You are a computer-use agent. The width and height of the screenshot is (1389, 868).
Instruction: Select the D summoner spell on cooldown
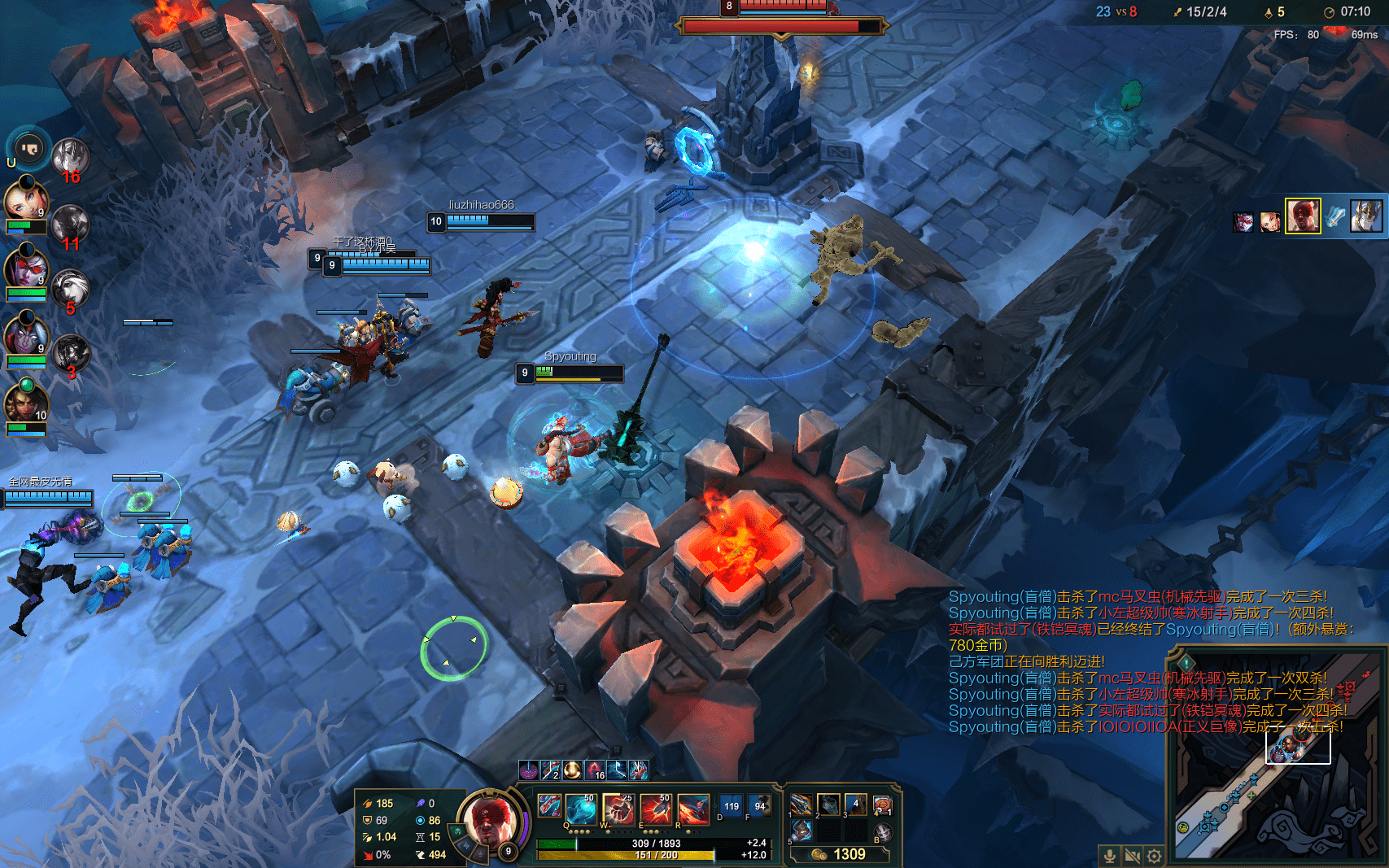[x=731, y=806]
